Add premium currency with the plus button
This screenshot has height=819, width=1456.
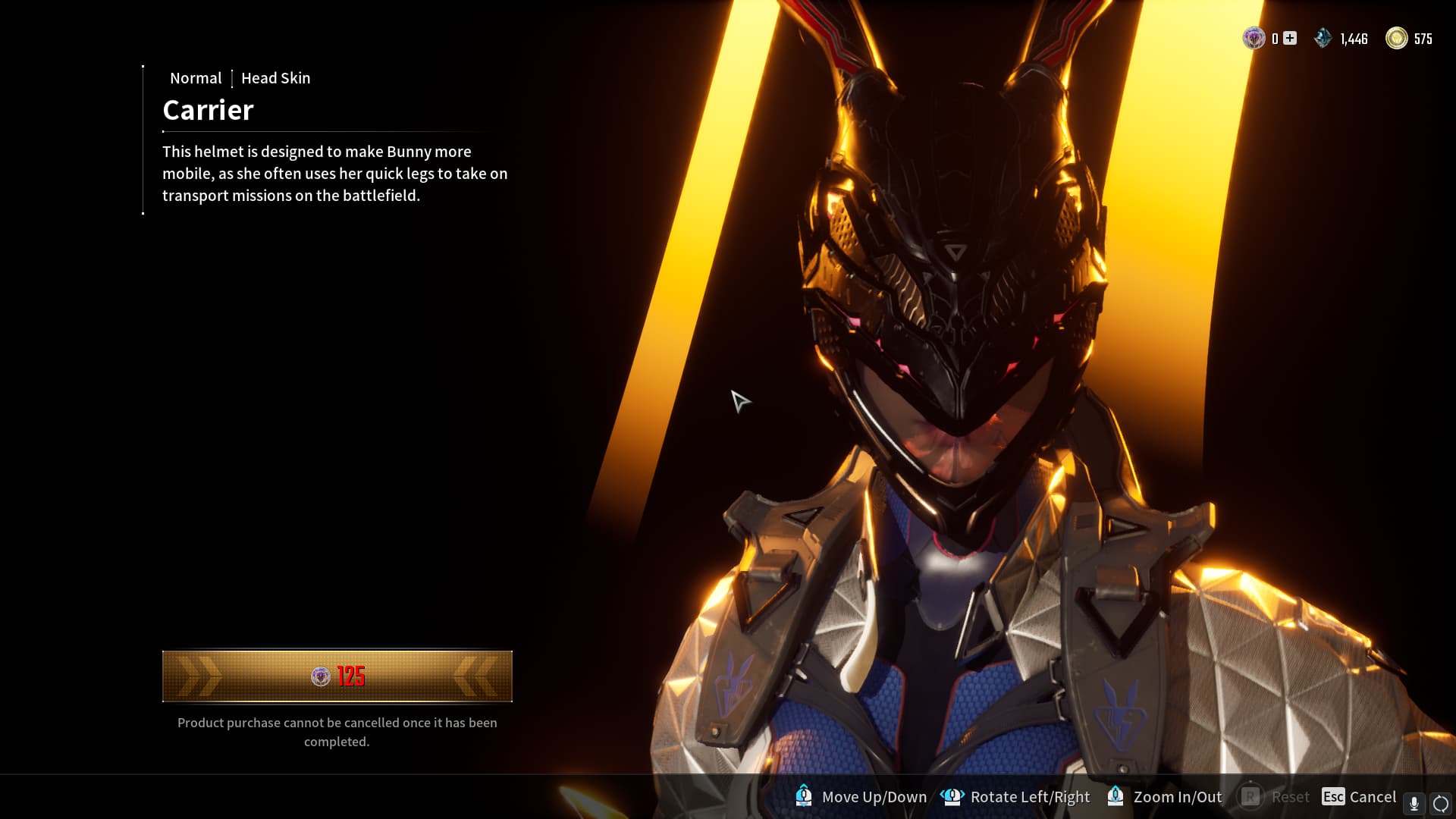click(x=1290, y=38)
